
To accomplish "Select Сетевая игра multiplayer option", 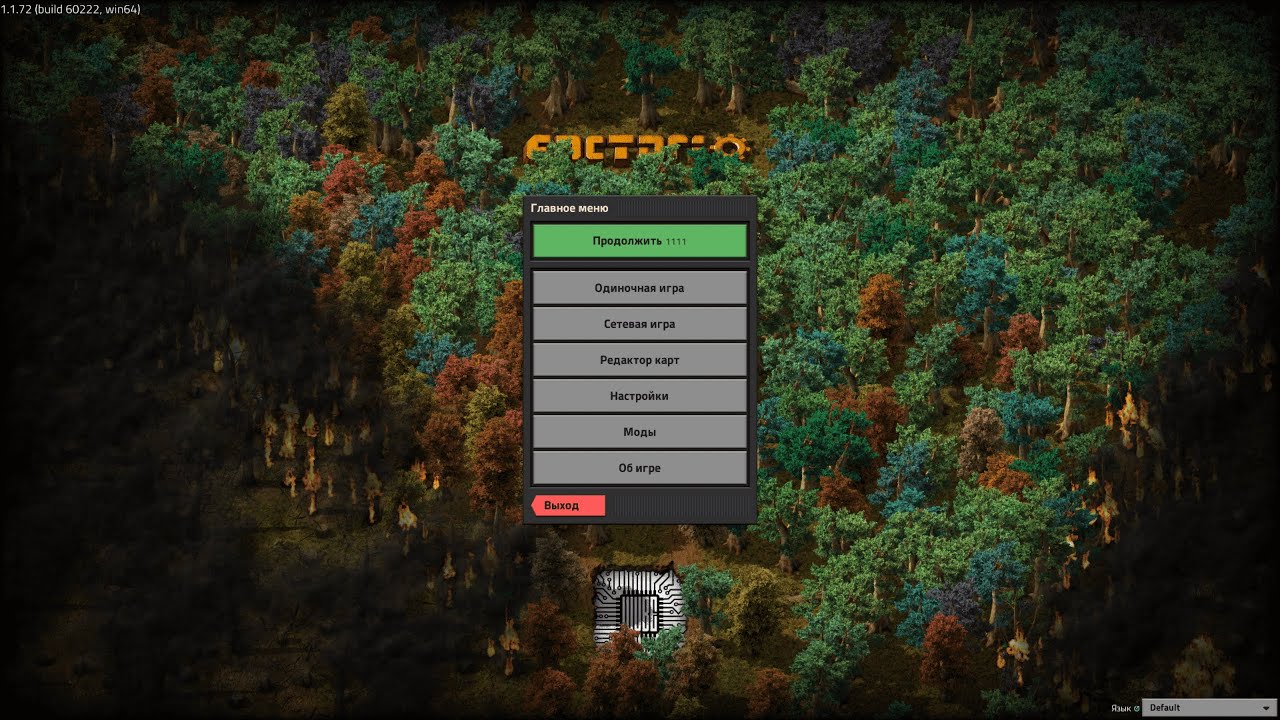I will tap(639, 324).
